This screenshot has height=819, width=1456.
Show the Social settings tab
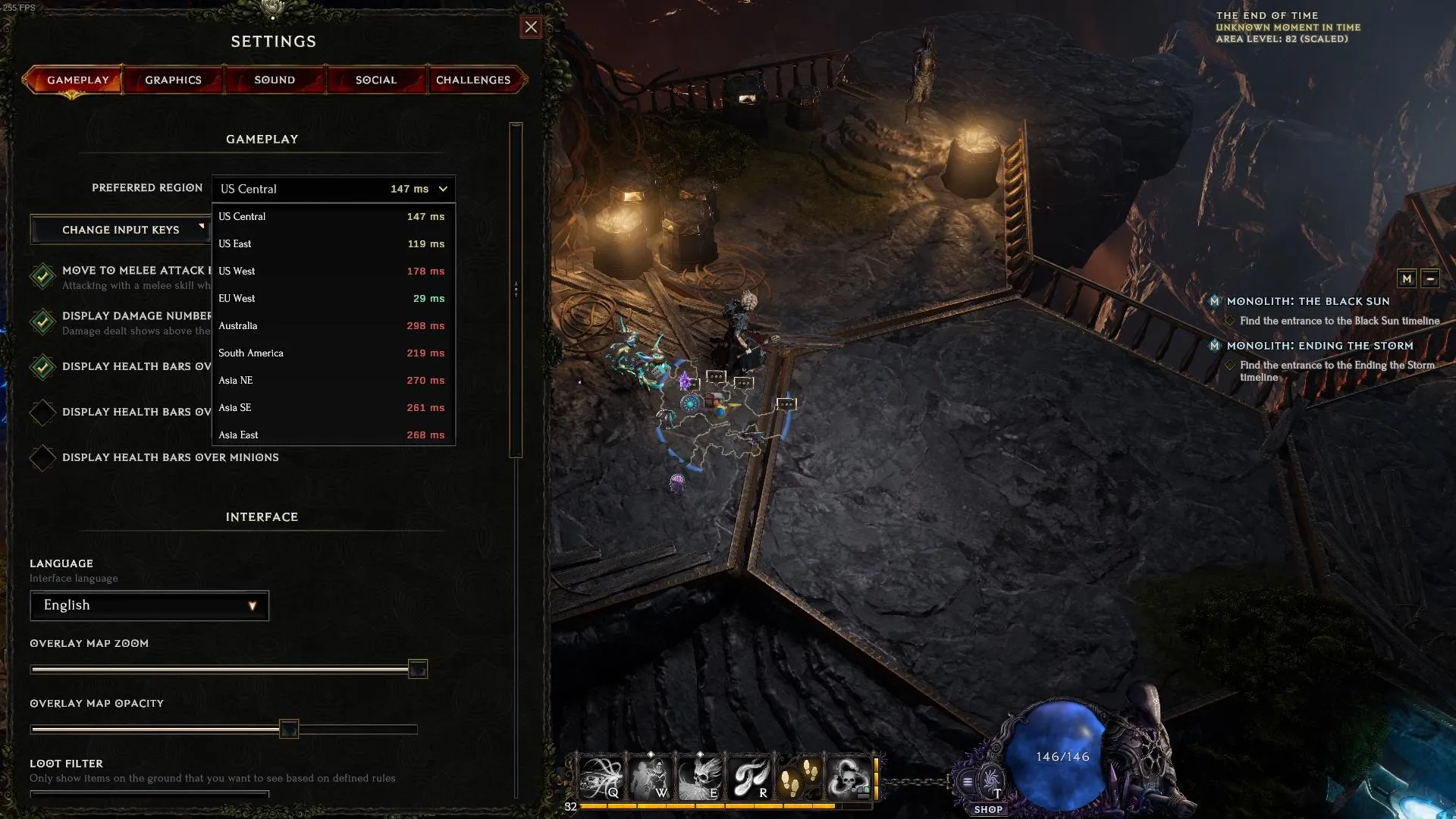(x=376, y=80)
